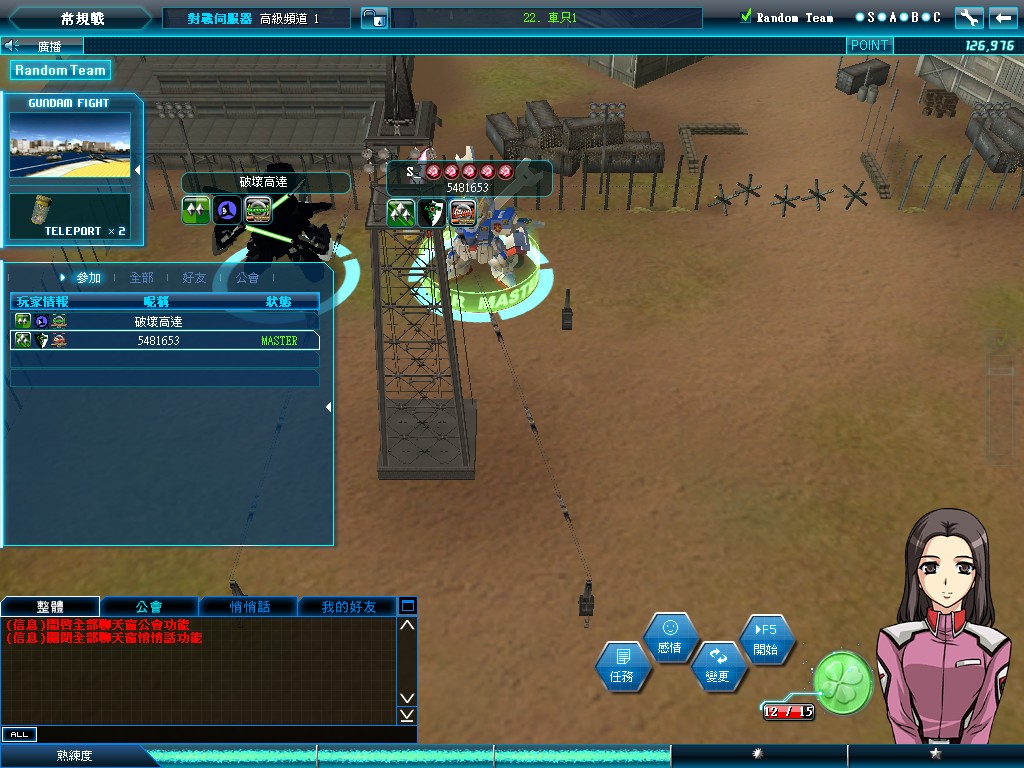The image size is (1024, 768).
Task: Open the 任務 mission hexagon button
Action: (x=622, y=666)
